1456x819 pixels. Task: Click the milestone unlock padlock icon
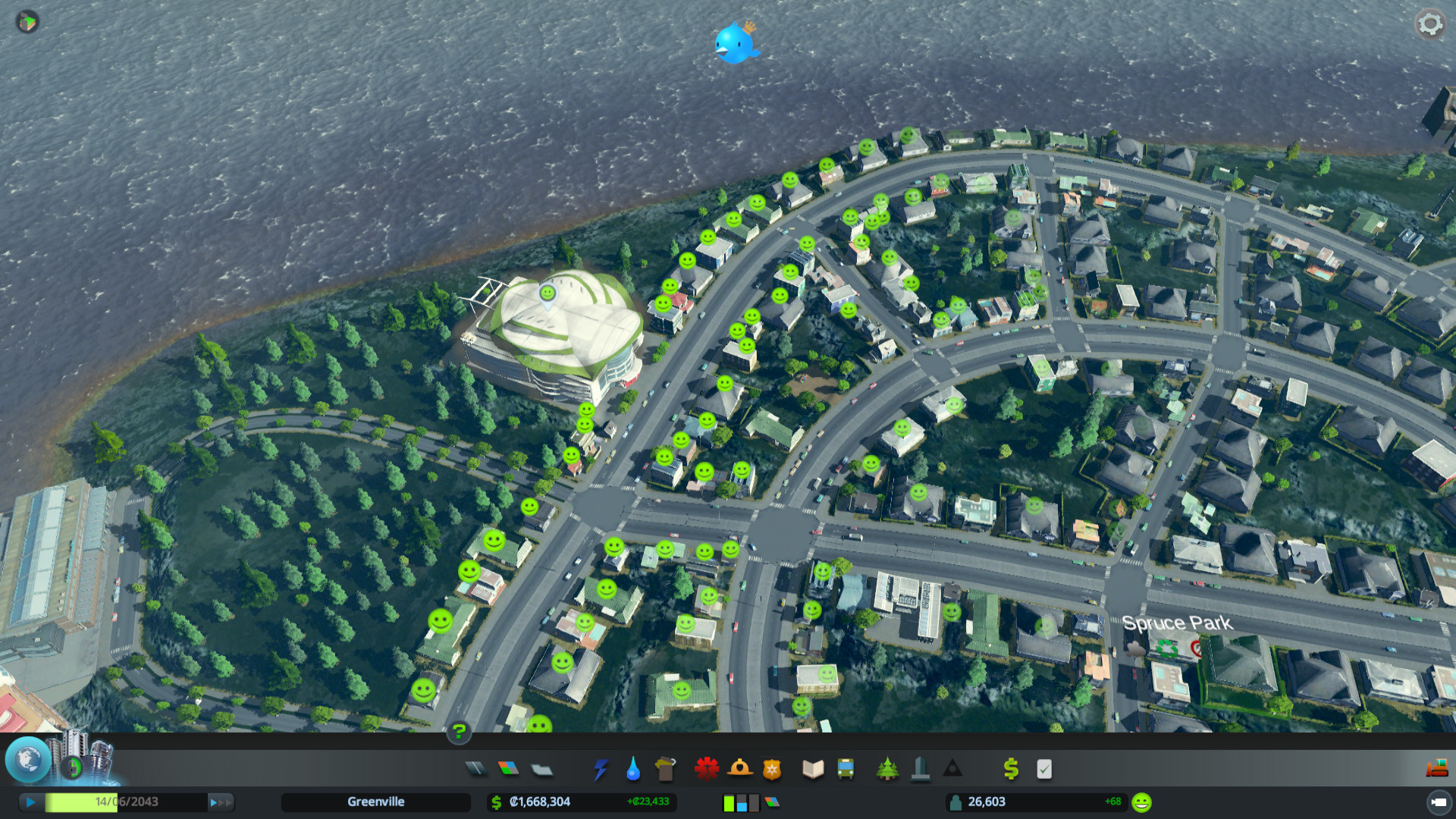[x=72, y=767]
